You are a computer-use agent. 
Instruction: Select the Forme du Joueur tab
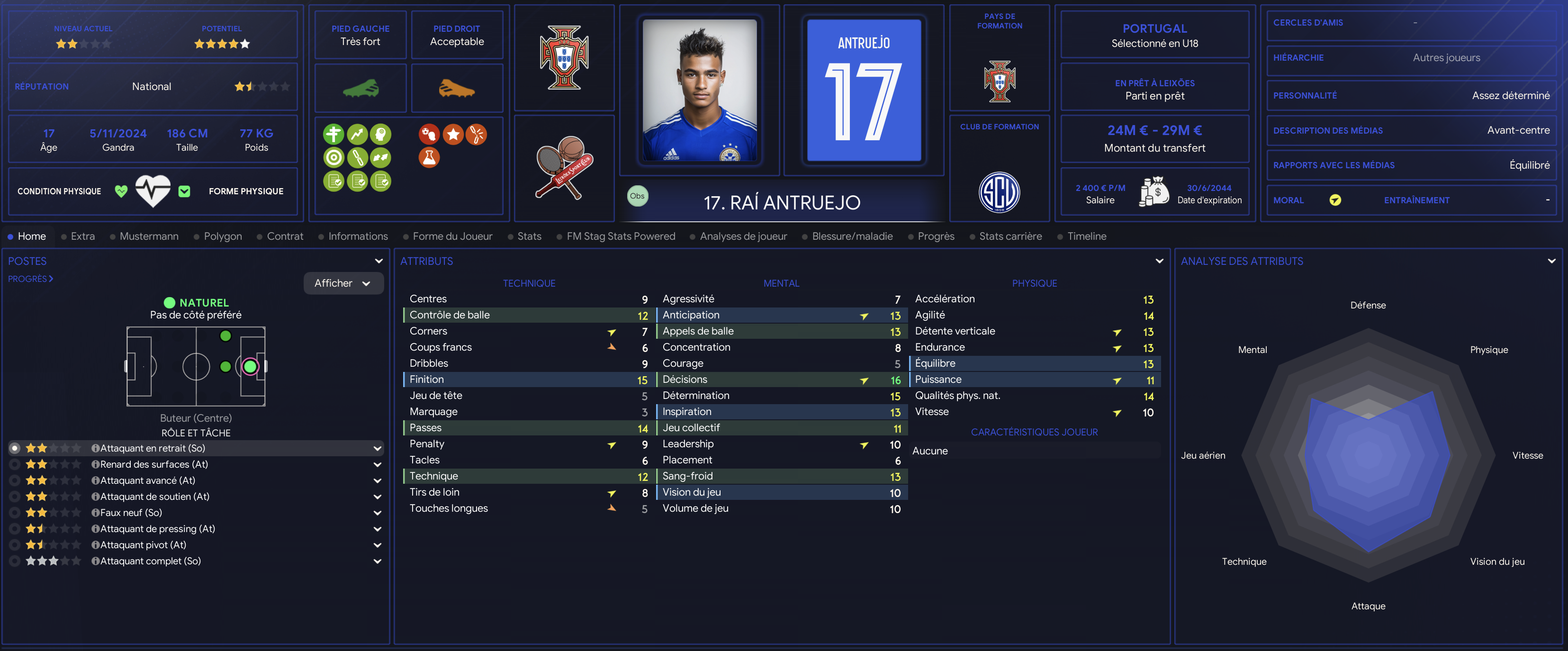[x=451, y=236]
